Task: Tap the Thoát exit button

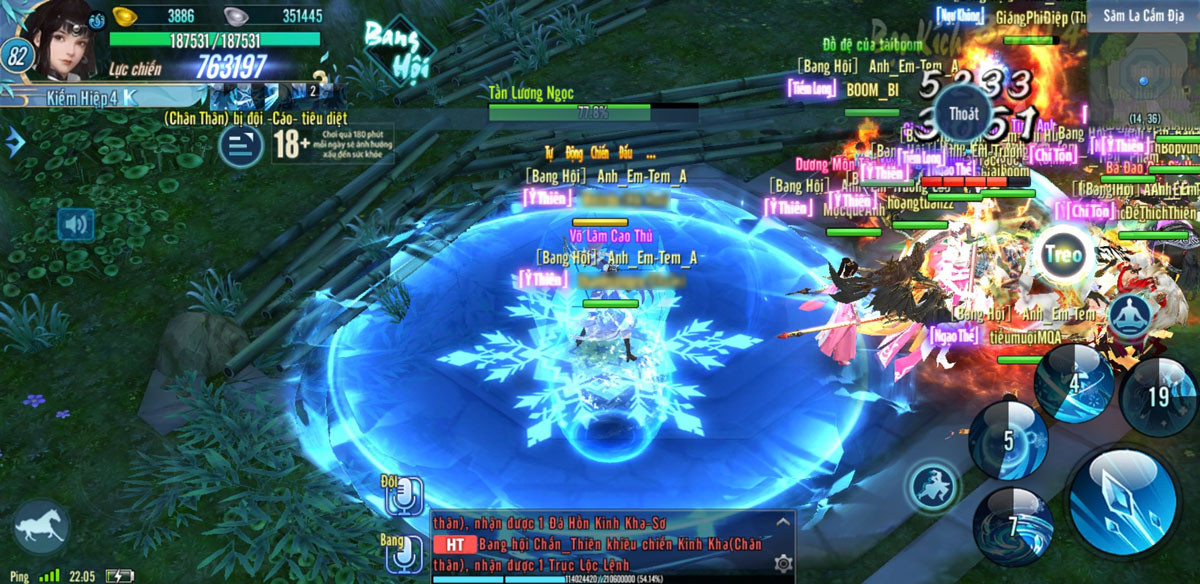Action: coord(963,114)
